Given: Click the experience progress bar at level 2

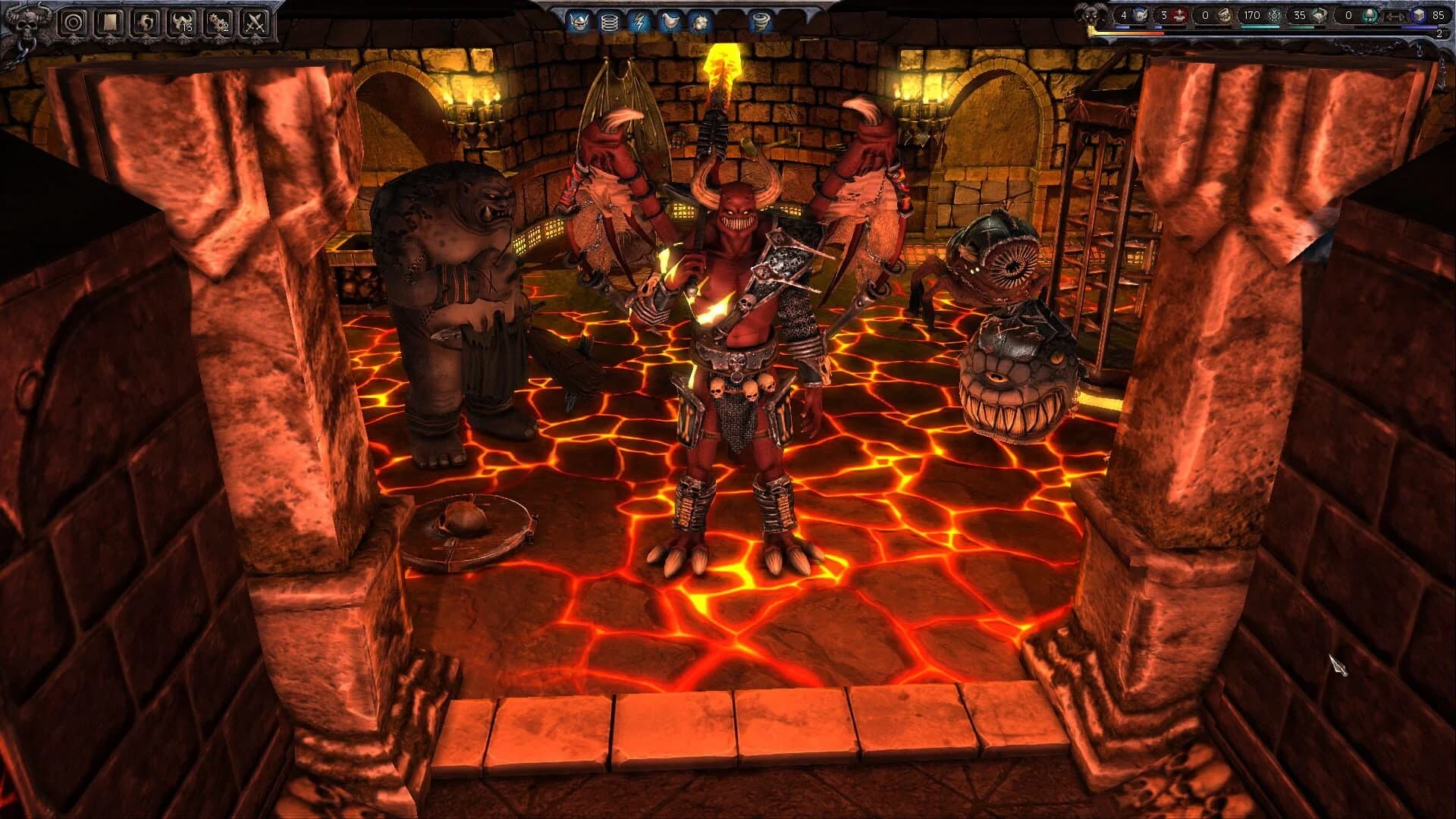Looking at the screenshot, I should pyautogui.click(x=1289, y=33).
